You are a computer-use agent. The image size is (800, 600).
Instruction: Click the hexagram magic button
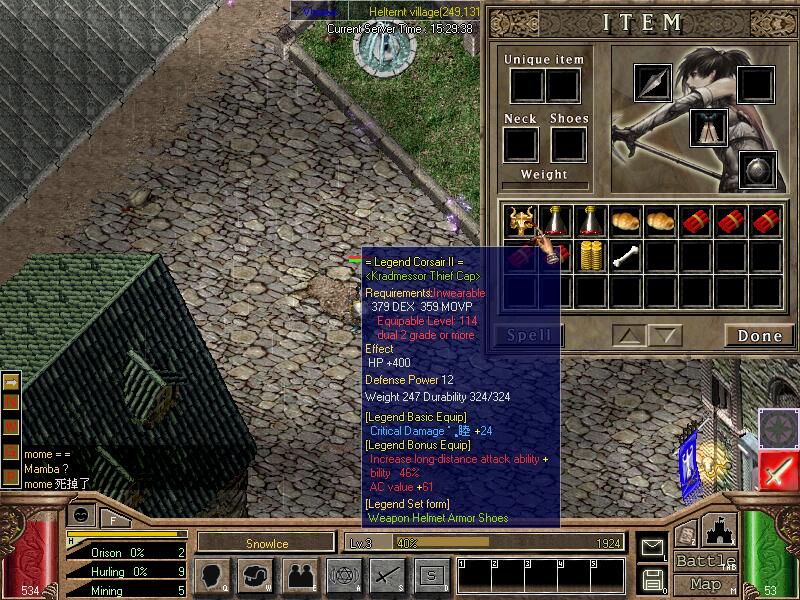click(x=341, y=575)
